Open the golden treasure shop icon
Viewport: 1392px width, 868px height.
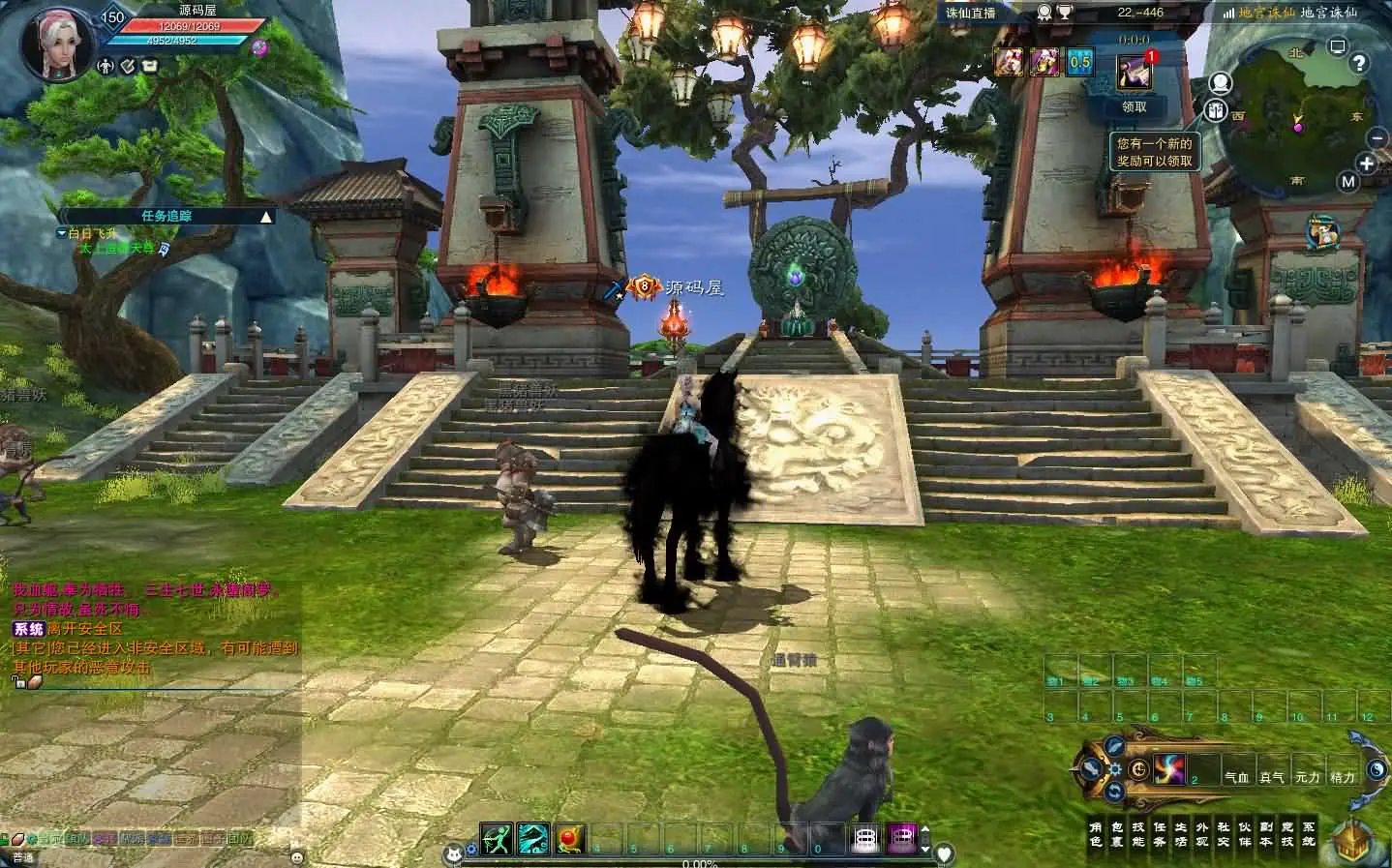1353,841
